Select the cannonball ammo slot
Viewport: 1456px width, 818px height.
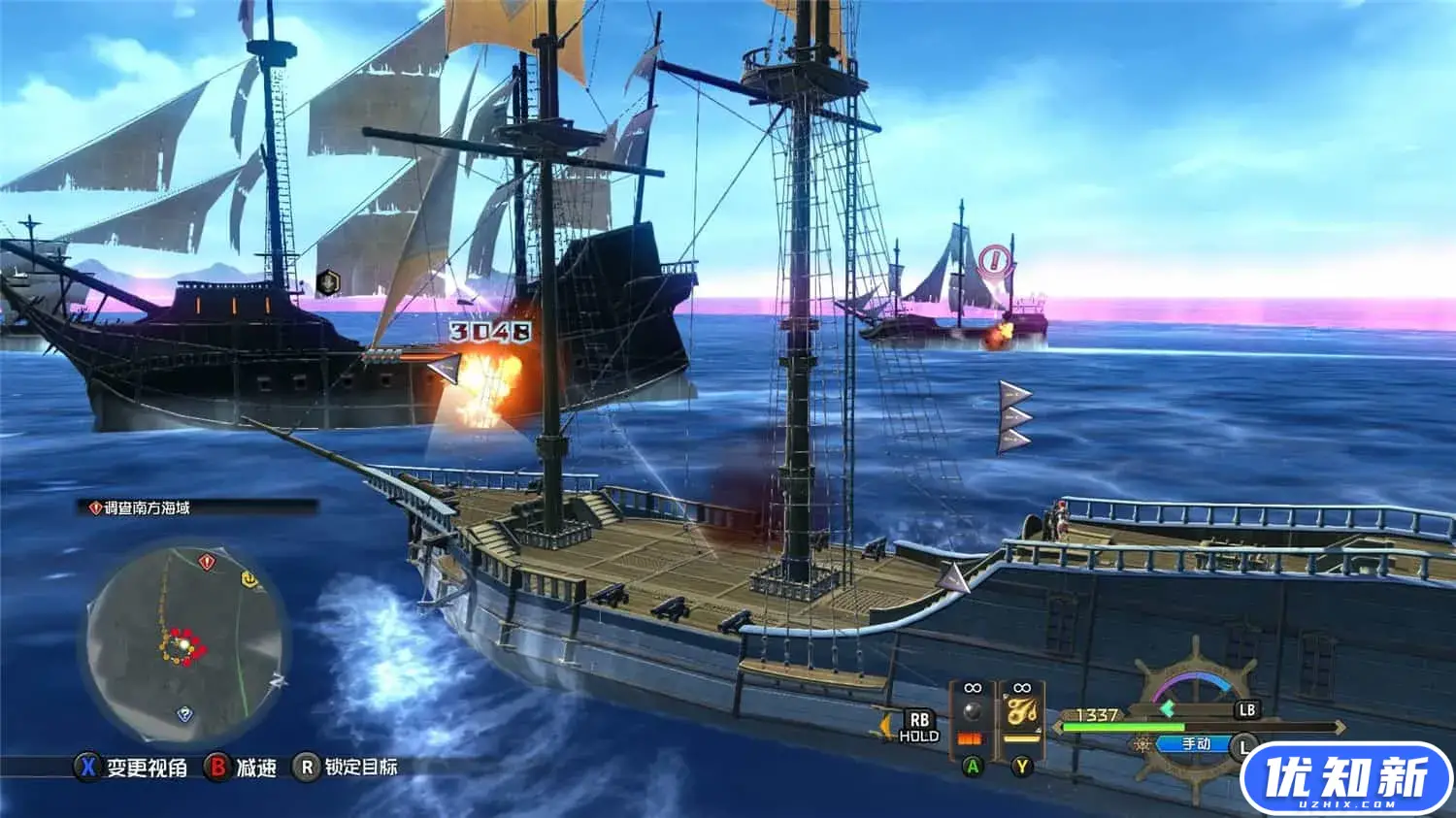[972, 715]
